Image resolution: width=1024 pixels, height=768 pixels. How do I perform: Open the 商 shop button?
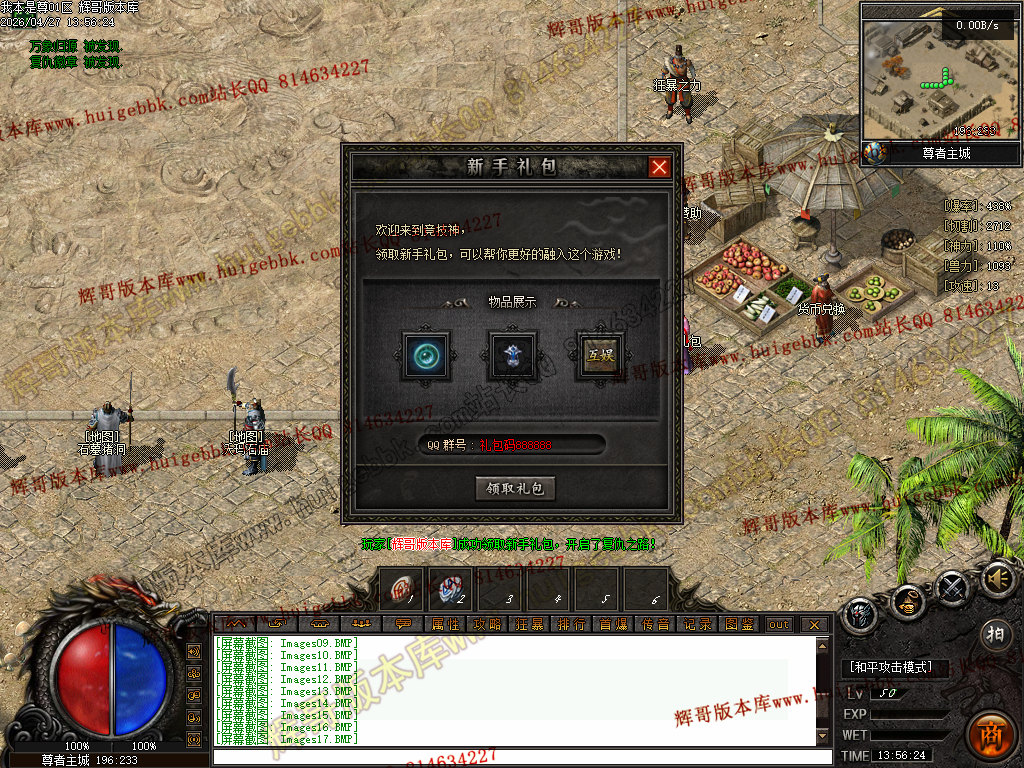(x=991, y=735)
